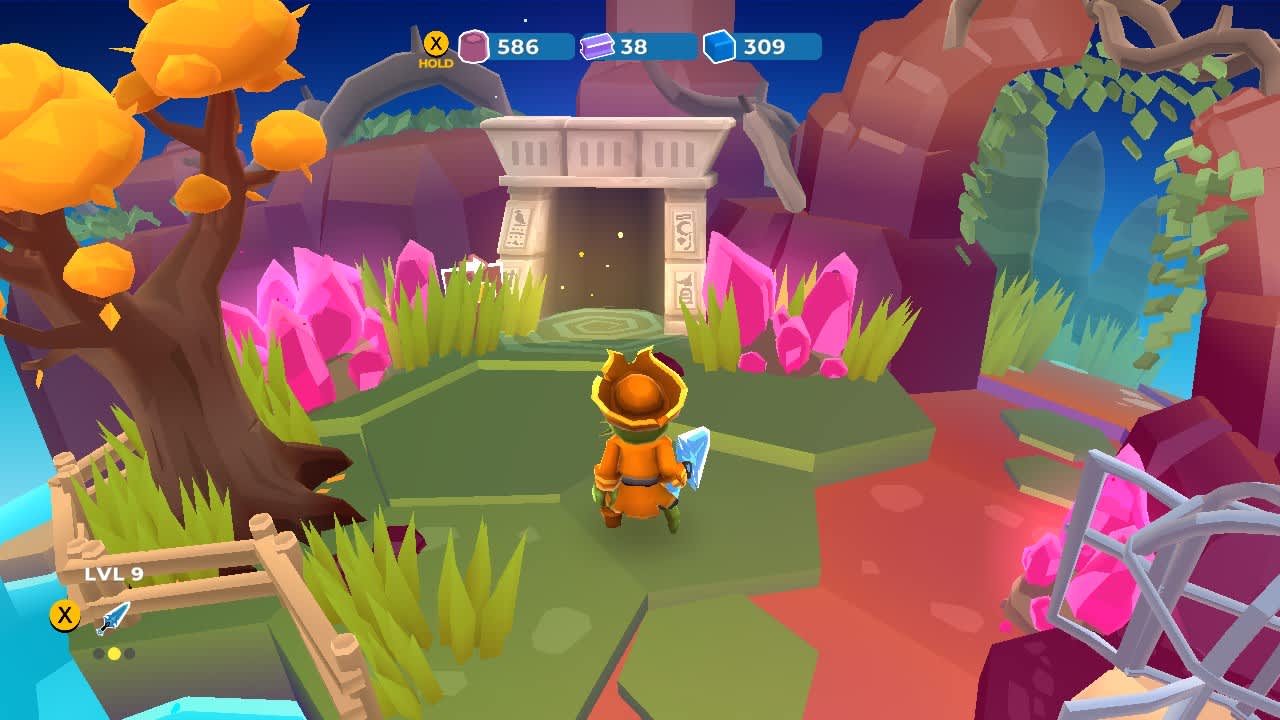Open the purple resource counter showing 38
Viewport: 1280px width, 720px height.
632,47
